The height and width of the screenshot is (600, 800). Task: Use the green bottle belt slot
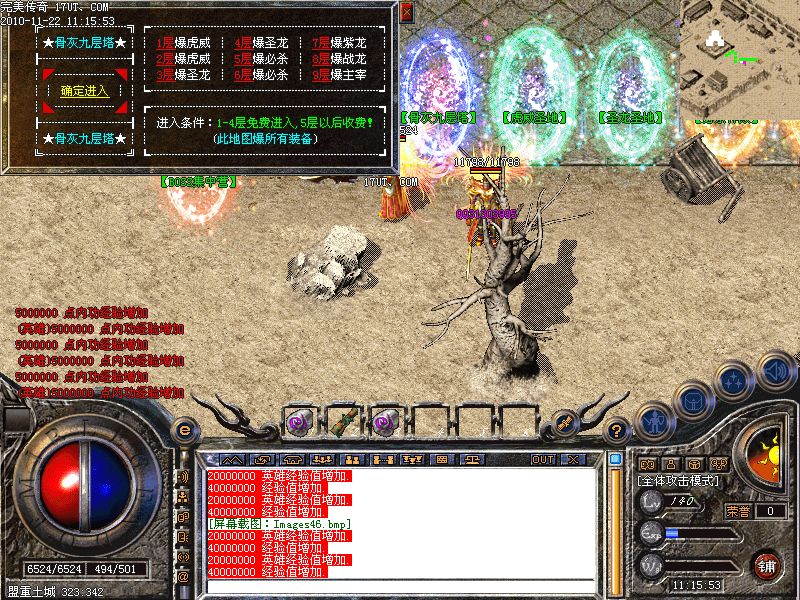tap(340, 421)
